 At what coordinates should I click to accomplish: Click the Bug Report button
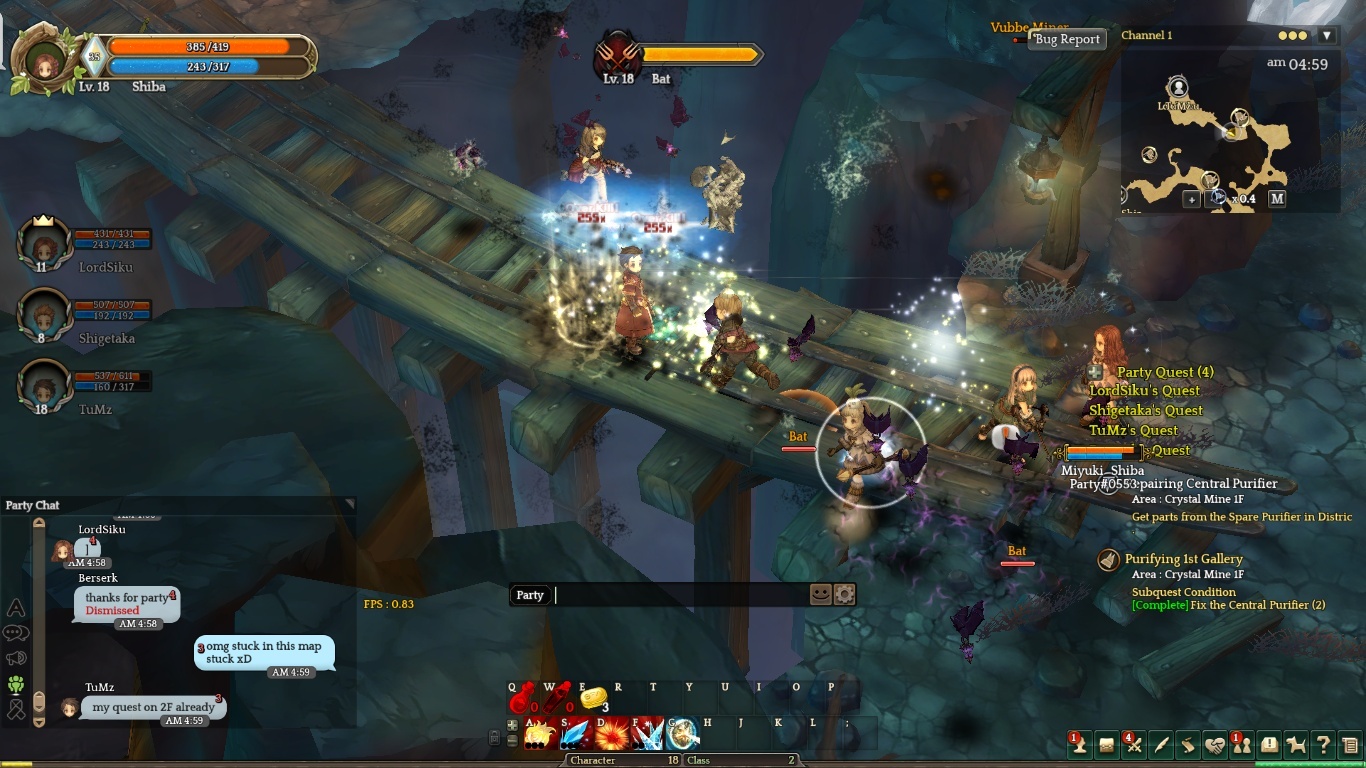[x=1067, y=39]
